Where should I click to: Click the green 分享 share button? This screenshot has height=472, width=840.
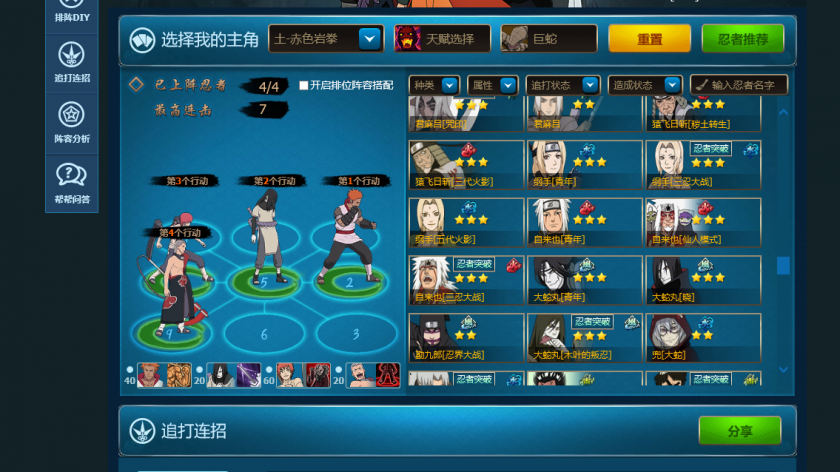point(739,431)
